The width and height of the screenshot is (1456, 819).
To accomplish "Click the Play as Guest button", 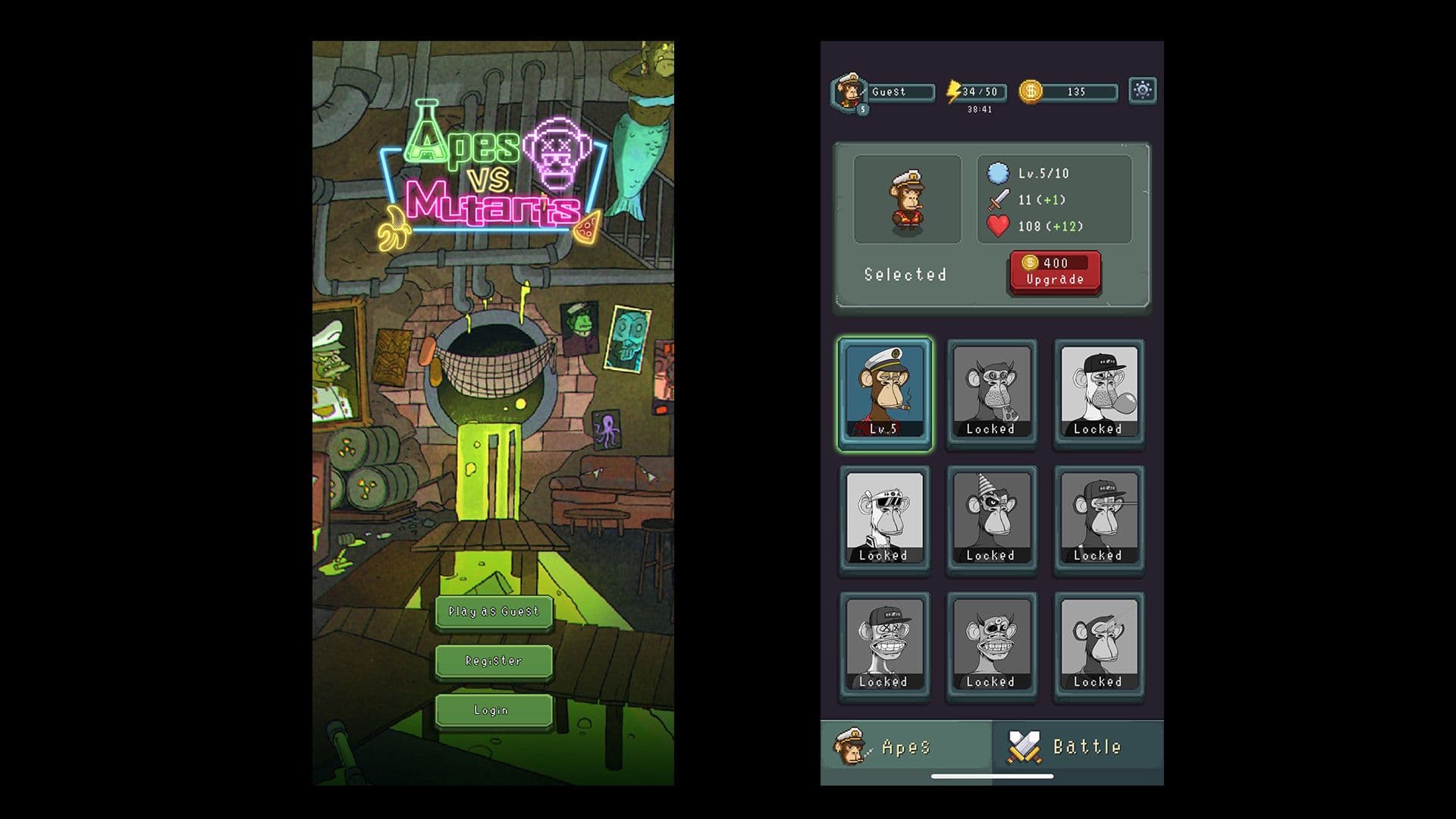I will 494,612.
